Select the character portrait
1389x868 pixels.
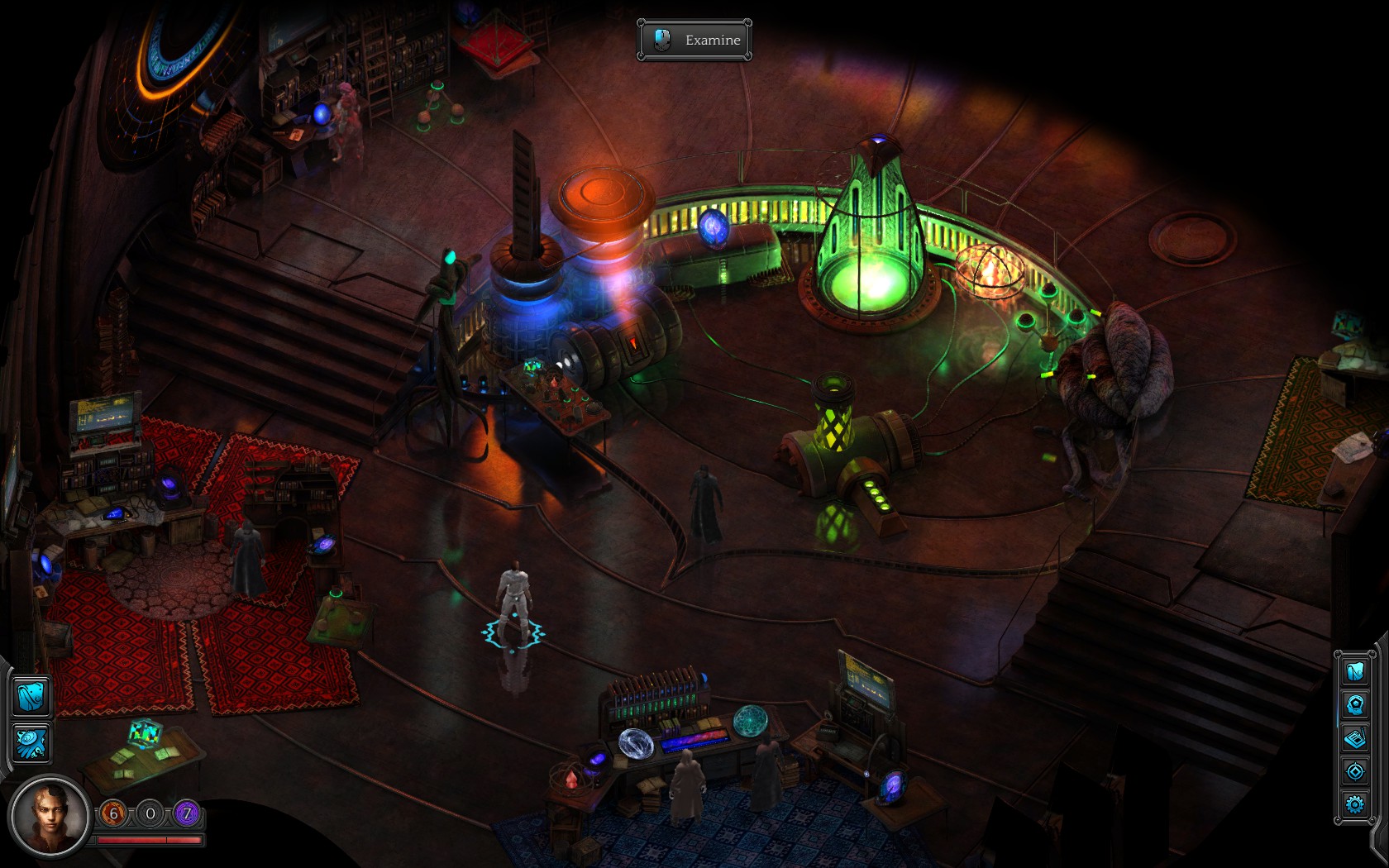(50, 817)
